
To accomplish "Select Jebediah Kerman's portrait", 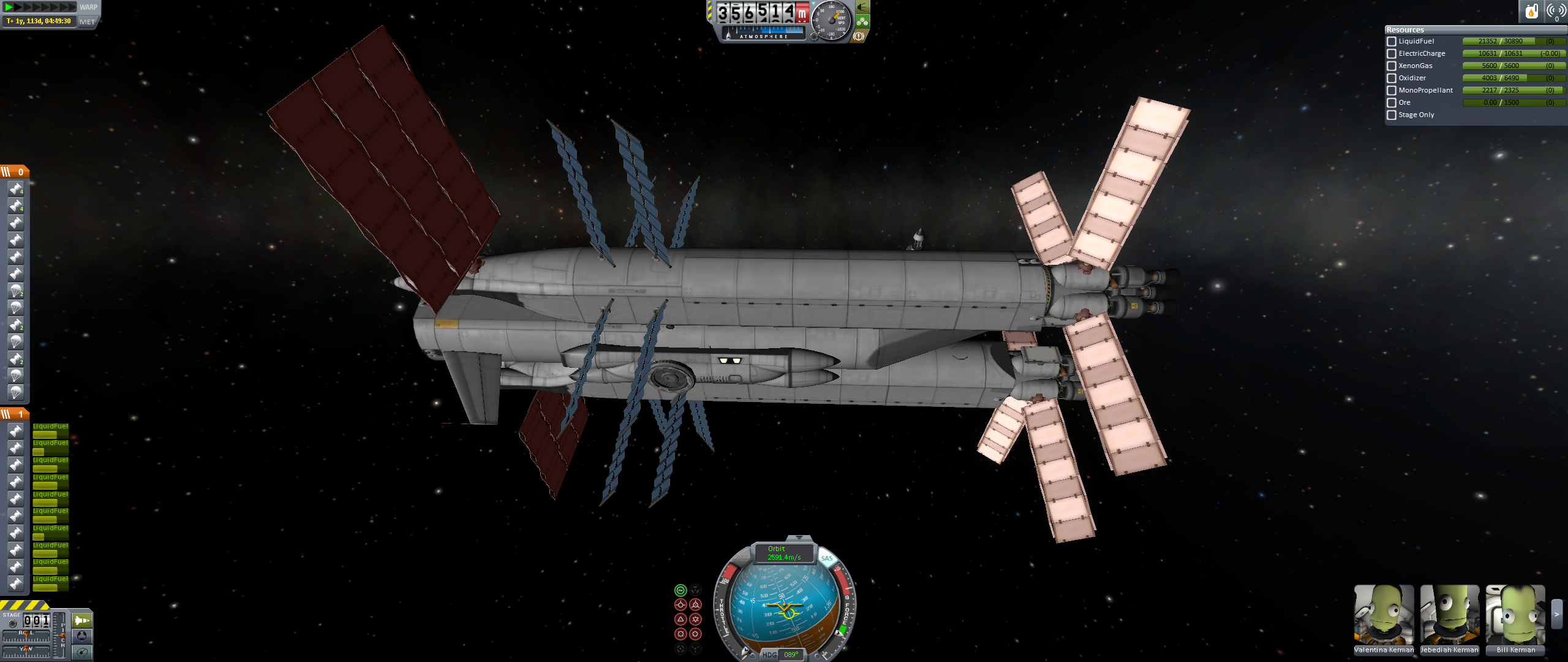I will [1449, 615].
